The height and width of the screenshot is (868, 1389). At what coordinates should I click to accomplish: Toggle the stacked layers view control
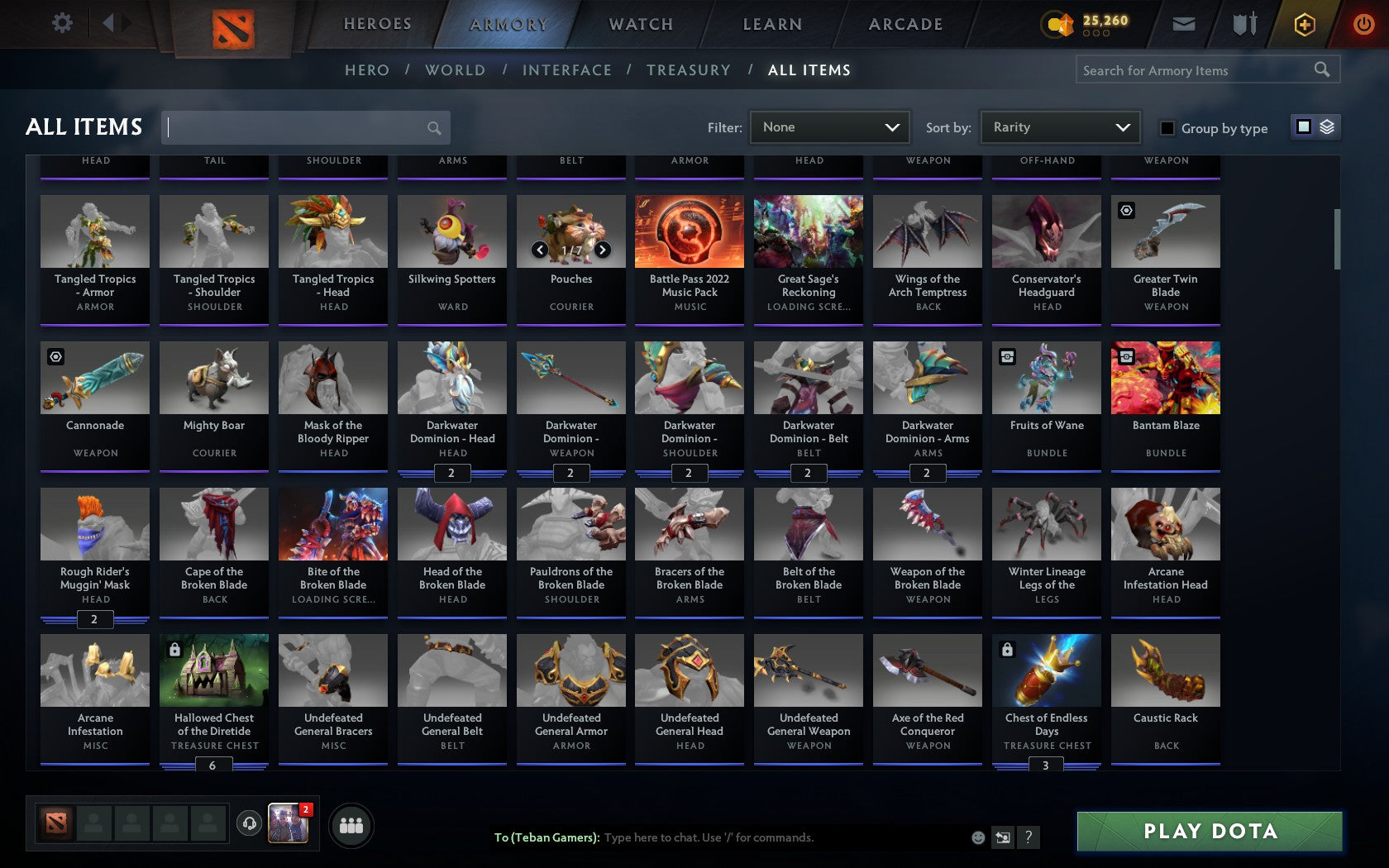(1328, 126)
